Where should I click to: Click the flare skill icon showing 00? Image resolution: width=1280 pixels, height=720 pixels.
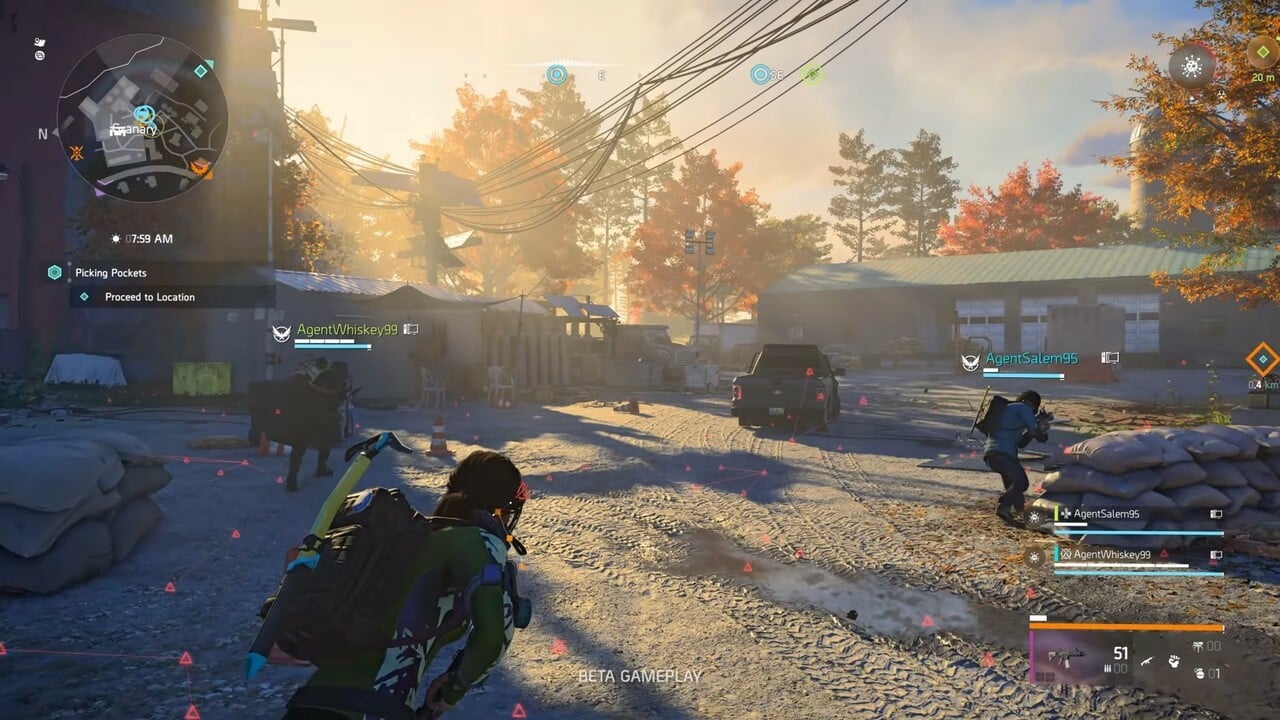1199,647
